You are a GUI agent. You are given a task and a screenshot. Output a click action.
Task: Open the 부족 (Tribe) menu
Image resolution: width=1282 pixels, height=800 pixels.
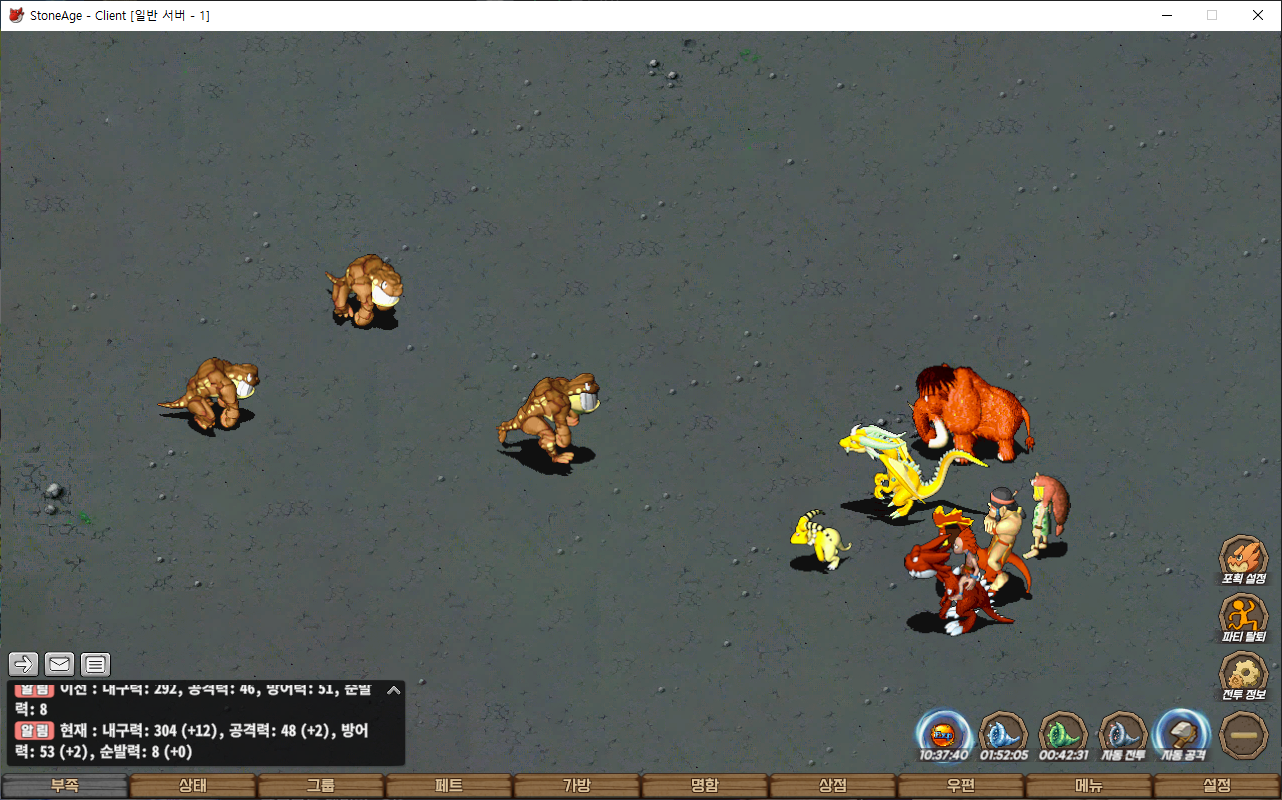65,786
